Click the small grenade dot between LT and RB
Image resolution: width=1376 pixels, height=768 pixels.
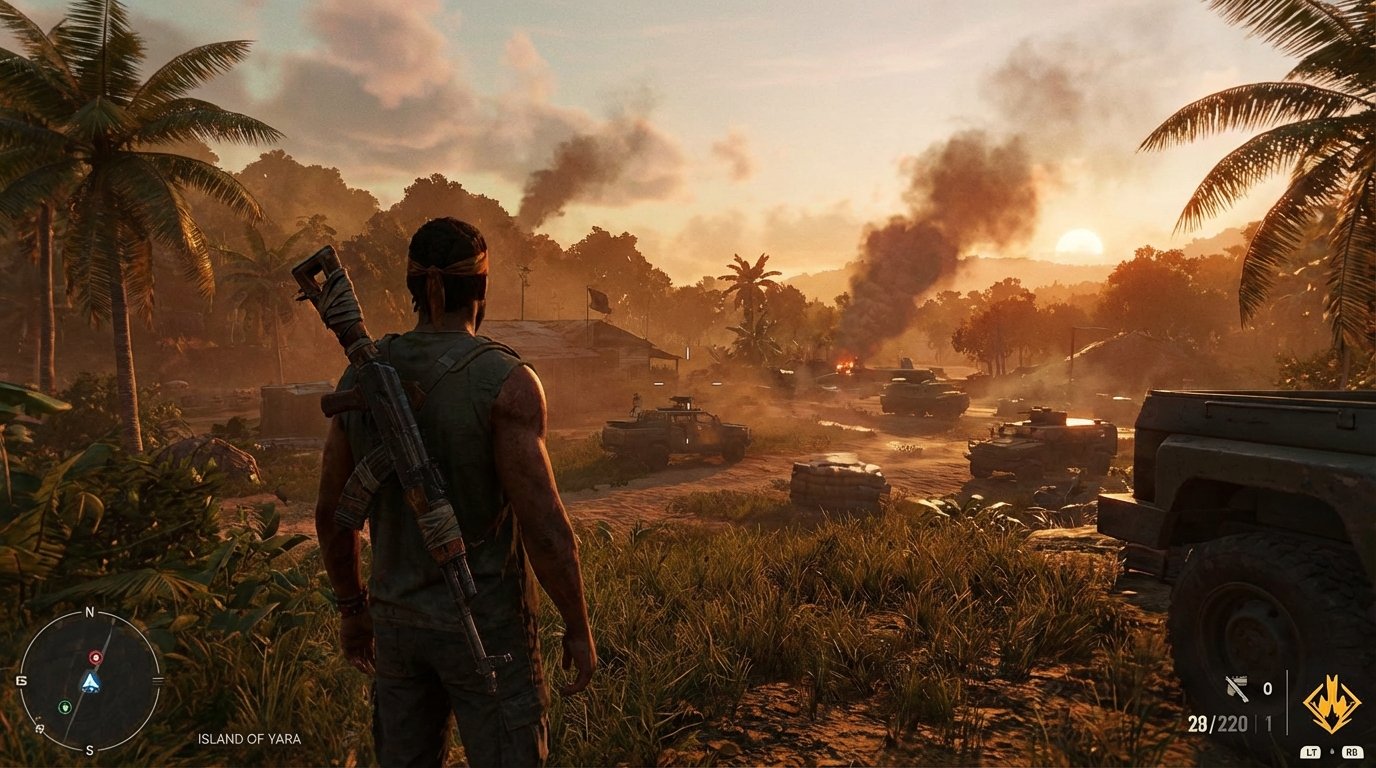click(x=1332, y=750)
